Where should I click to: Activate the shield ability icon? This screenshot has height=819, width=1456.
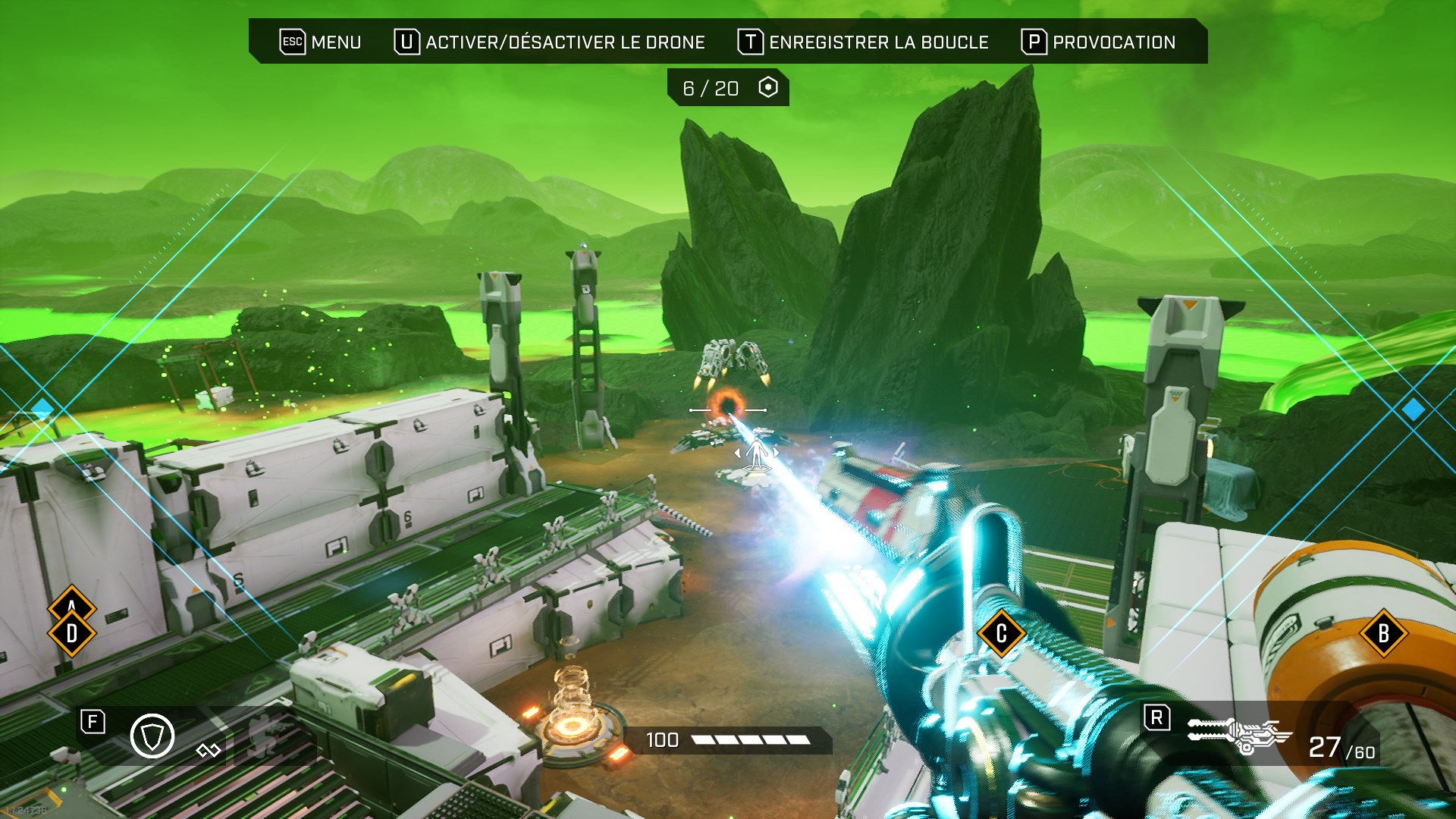[152, 736]
